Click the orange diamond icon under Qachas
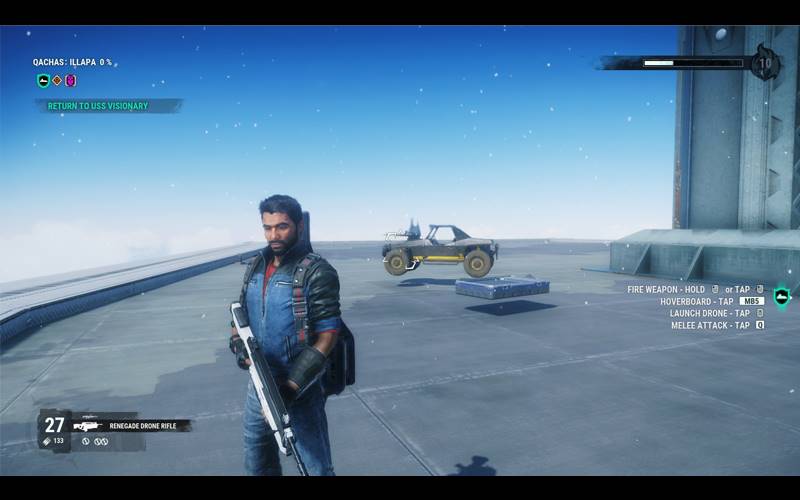 pyautogui.click(x=57, y=81)
